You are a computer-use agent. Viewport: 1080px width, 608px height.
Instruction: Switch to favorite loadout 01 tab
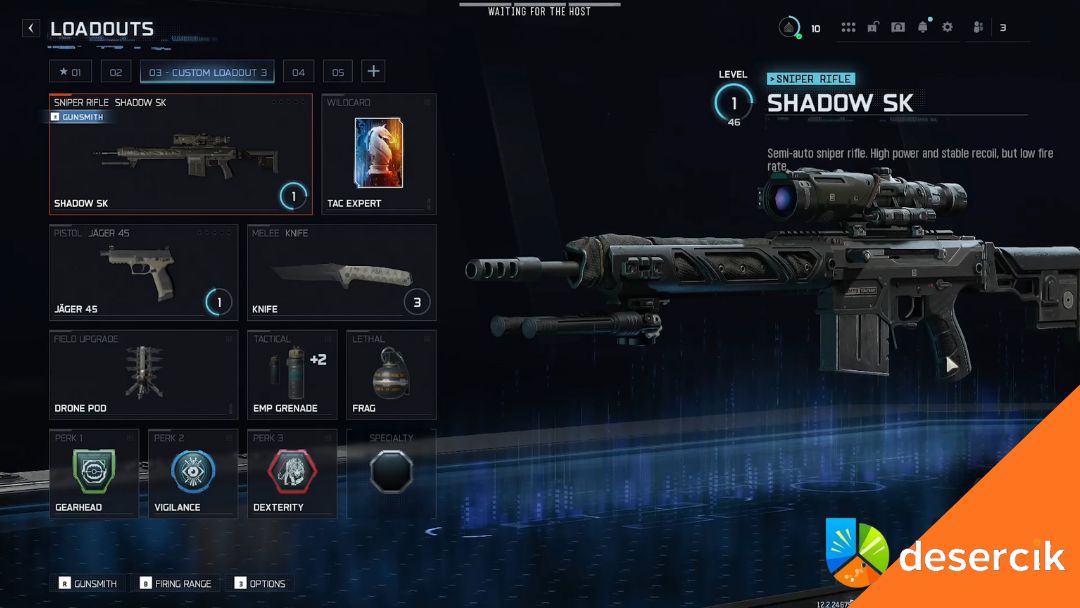click(x=70, y=72)
